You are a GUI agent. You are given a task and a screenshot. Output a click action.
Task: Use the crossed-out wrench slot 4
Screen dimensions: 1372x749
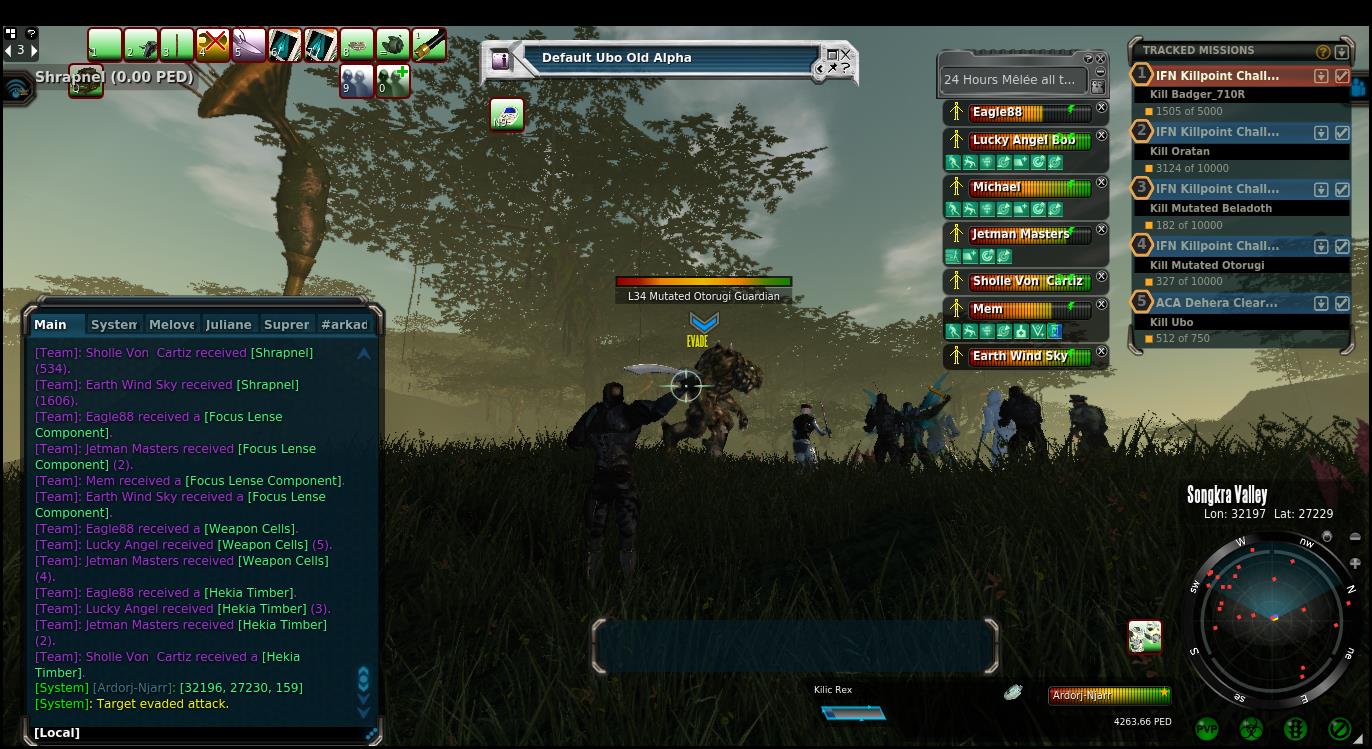point(212,45)
